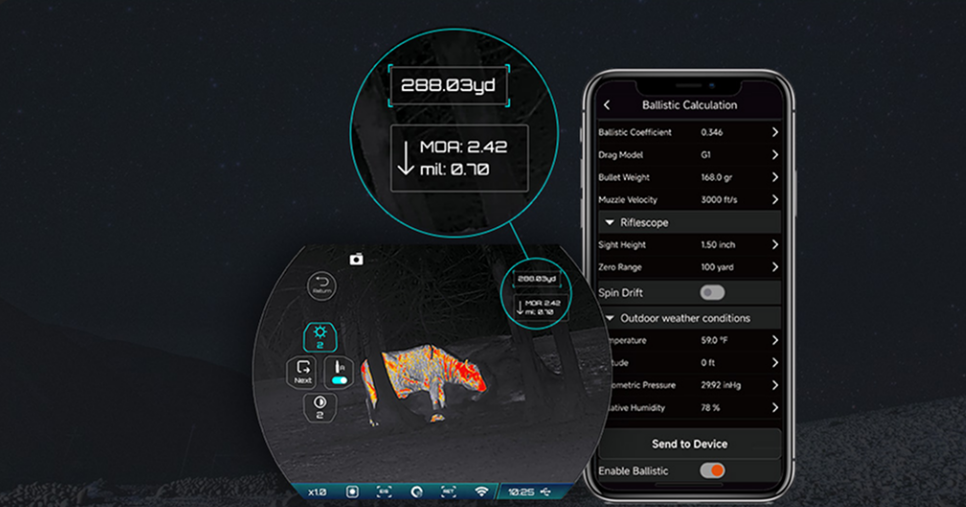Choose the Next menu button
This screenshot has width=966, height=507.
pos(303,373)
